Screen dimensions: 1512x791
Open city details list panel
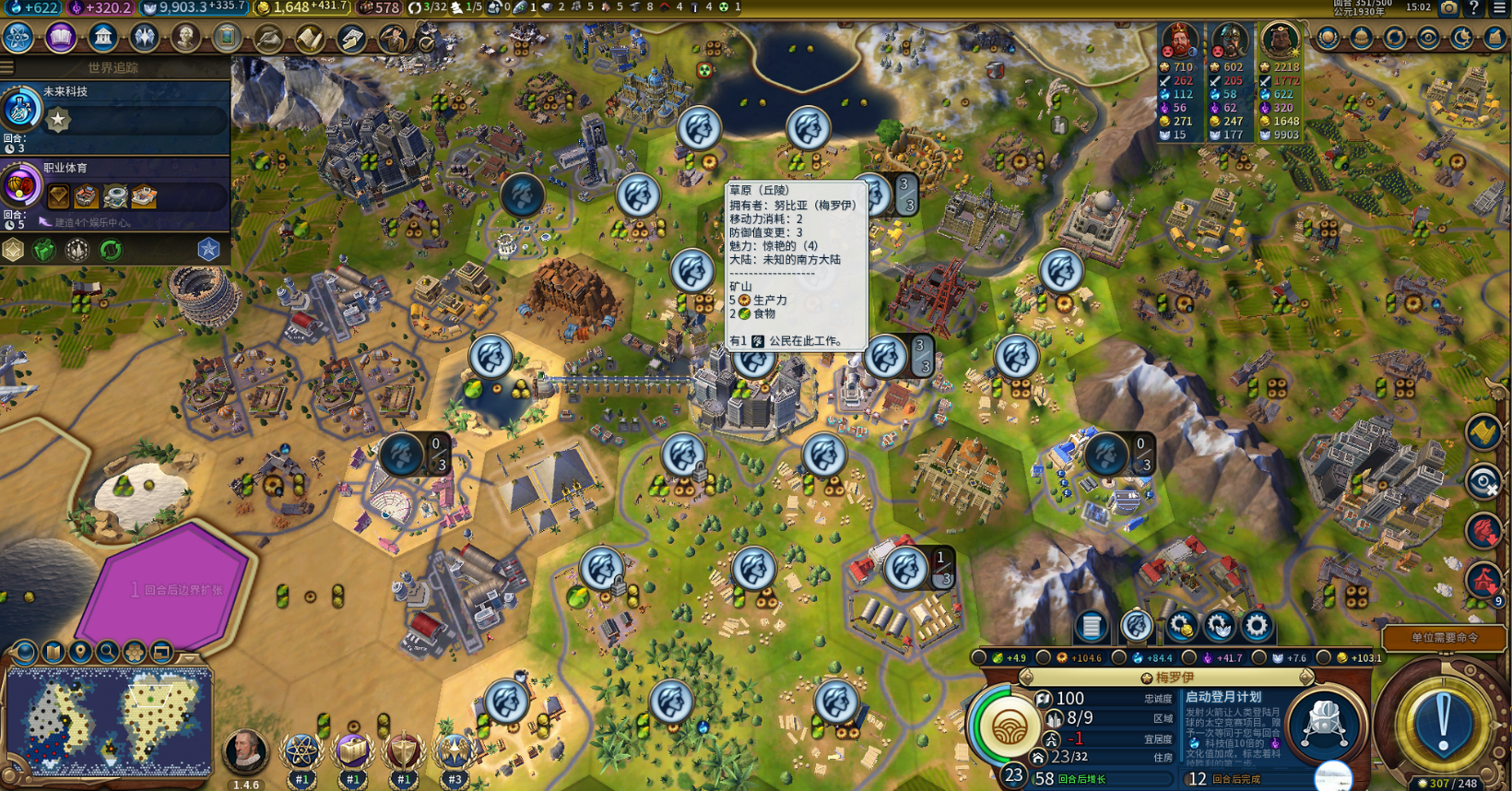[1092, 626]
